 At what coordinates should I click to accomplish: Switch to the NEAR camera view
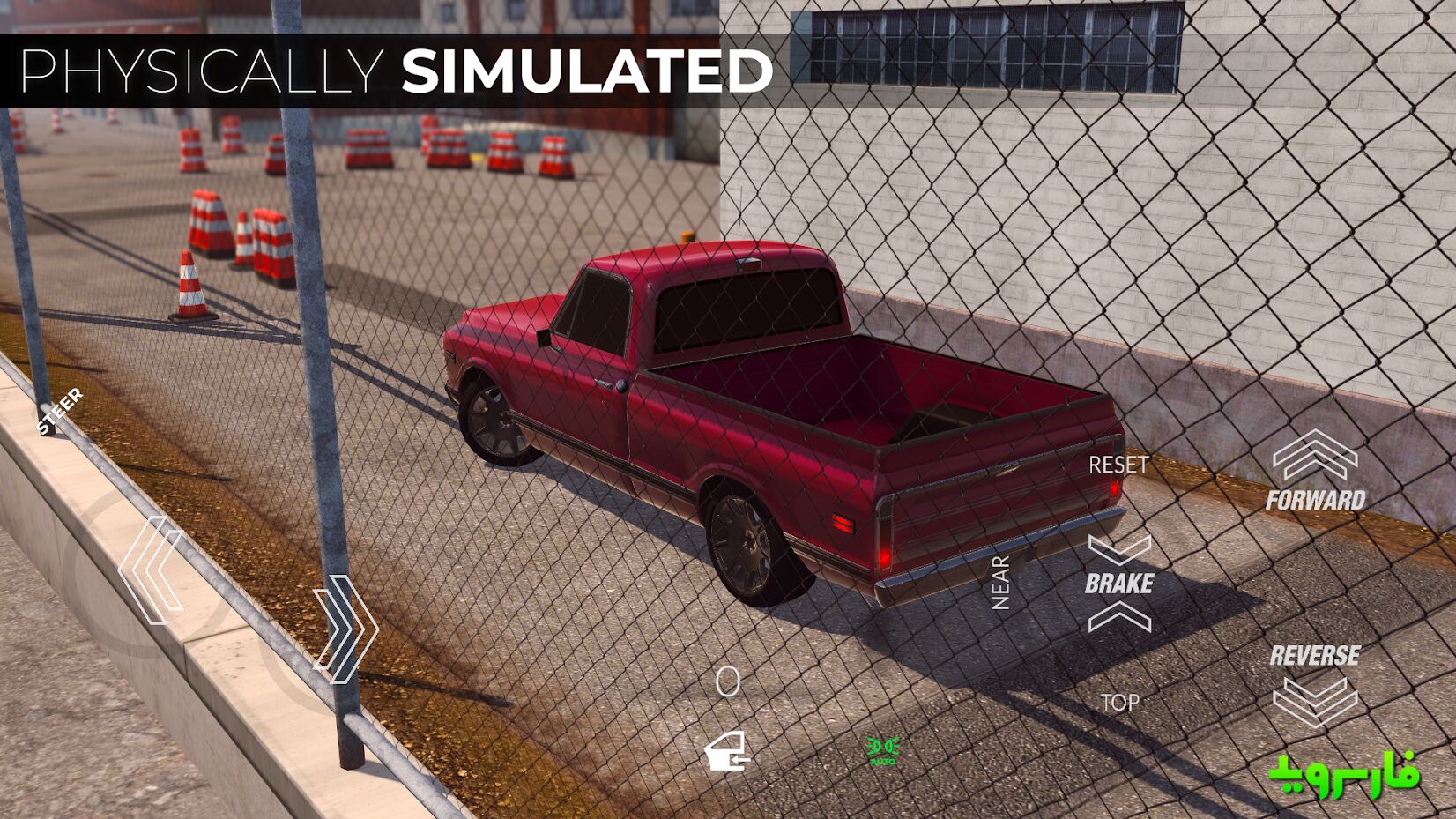[1000, 583]
